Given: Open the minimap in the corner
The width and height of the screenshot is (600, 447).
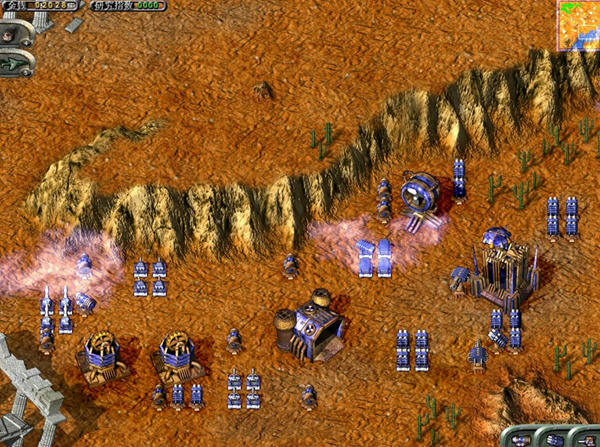Looking at the screenshot, I should coord(578,24).
